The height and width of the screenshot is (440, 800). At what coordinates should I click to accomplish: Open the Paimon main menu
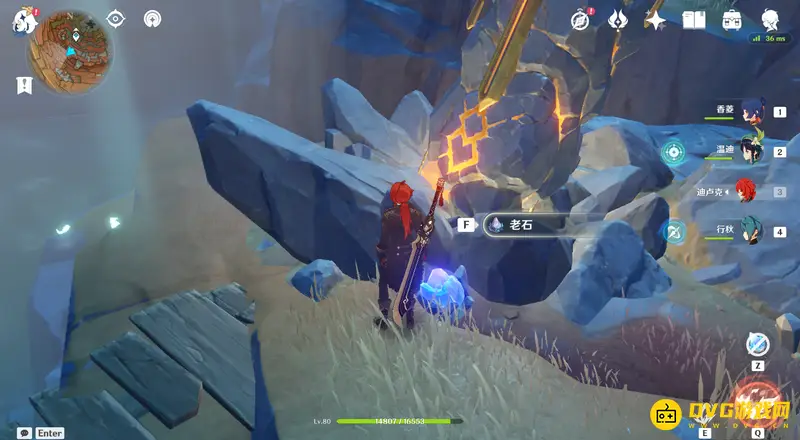click(22, 21)
